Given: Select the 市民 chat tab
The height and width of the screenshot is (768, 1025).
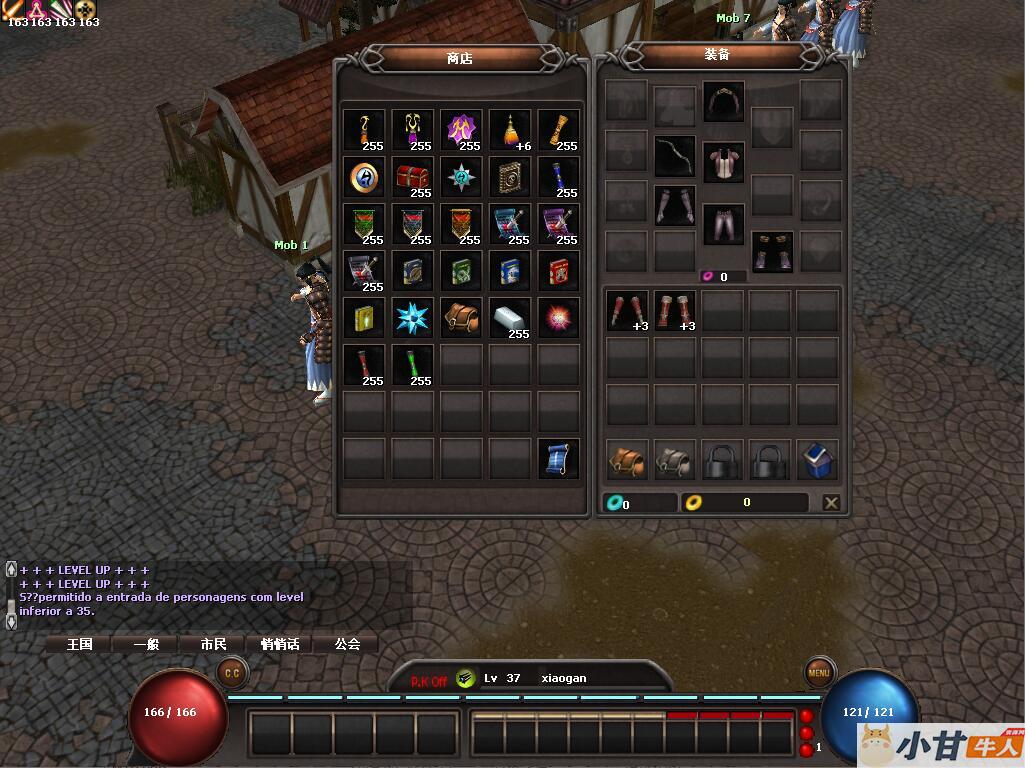Looking at the screenshot, I should [x=214, y=644].
